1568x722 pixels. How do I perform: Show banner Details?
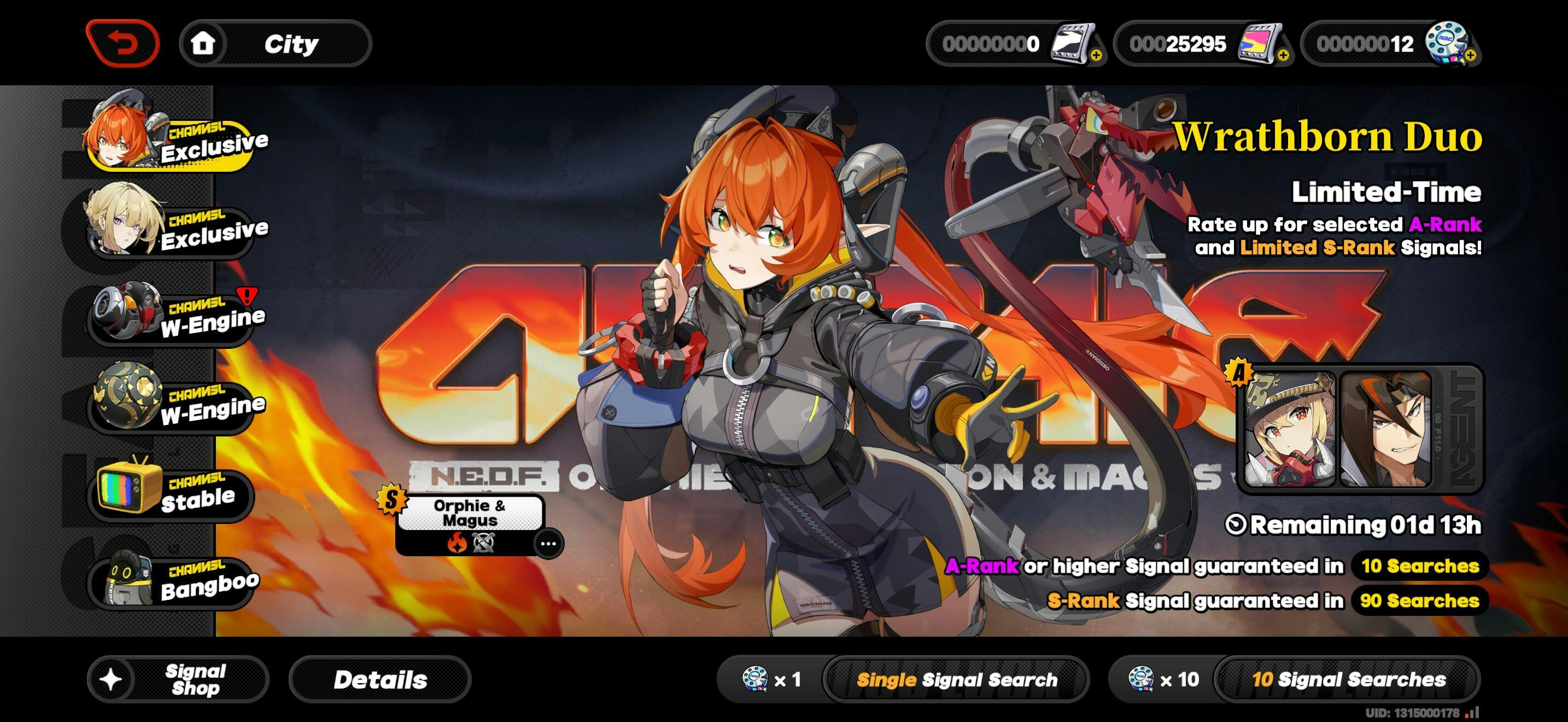coord(380,679)
